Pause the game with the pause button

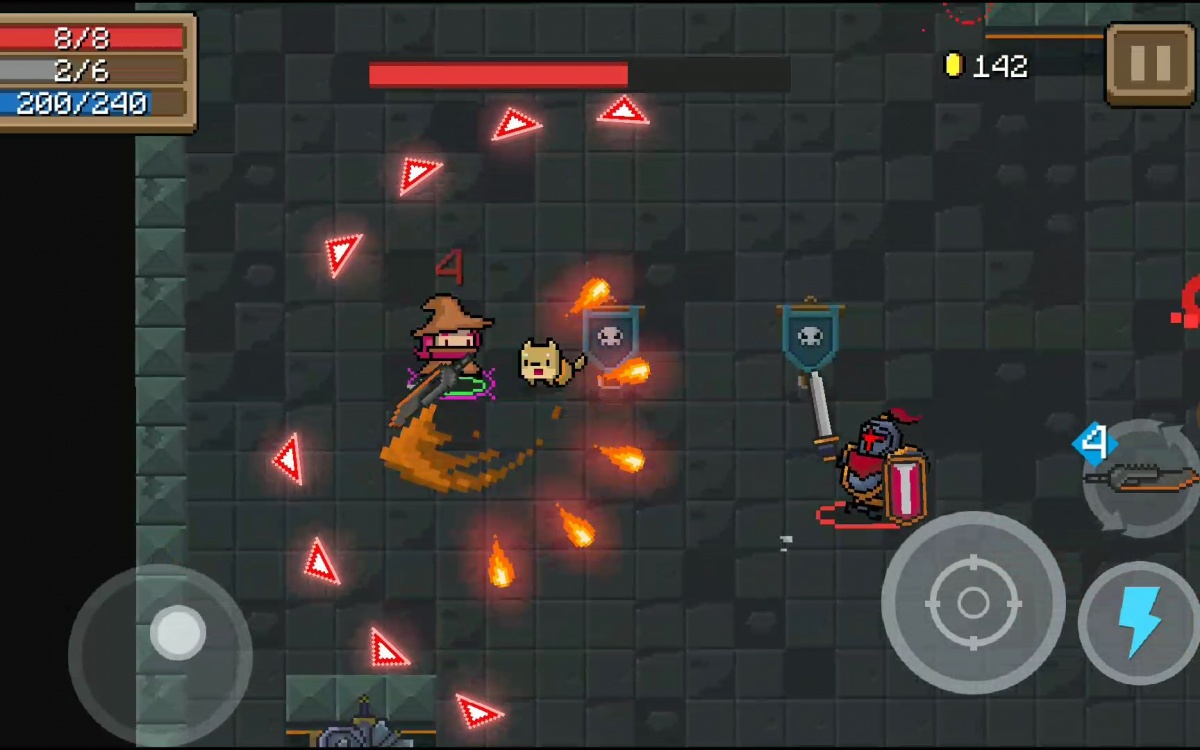pyautogui.click(x=1149, y=64)
